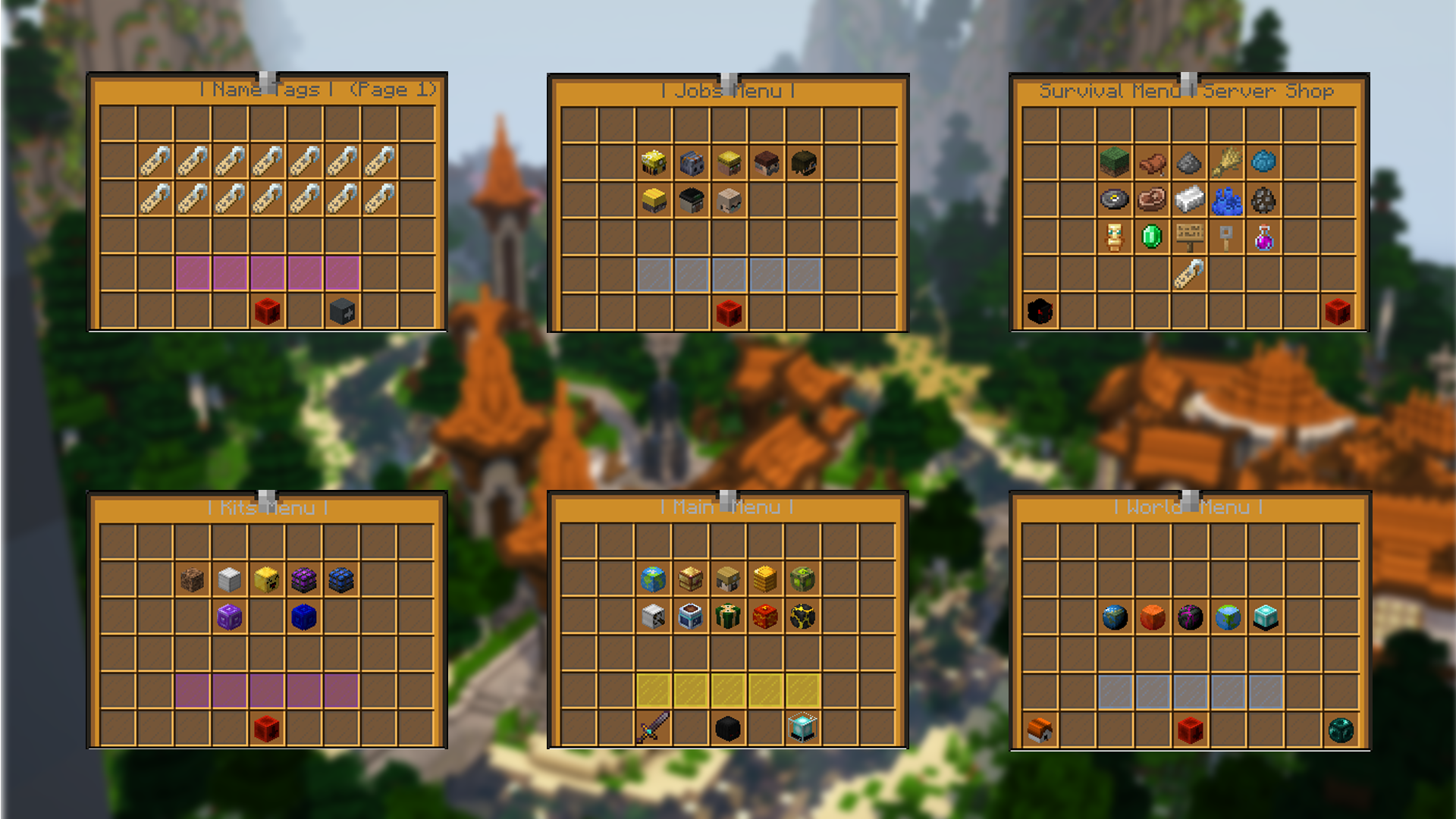Buy the leather item from Server Shop
This screenshot has width=1456, height=819.
tap(1153, 162)
